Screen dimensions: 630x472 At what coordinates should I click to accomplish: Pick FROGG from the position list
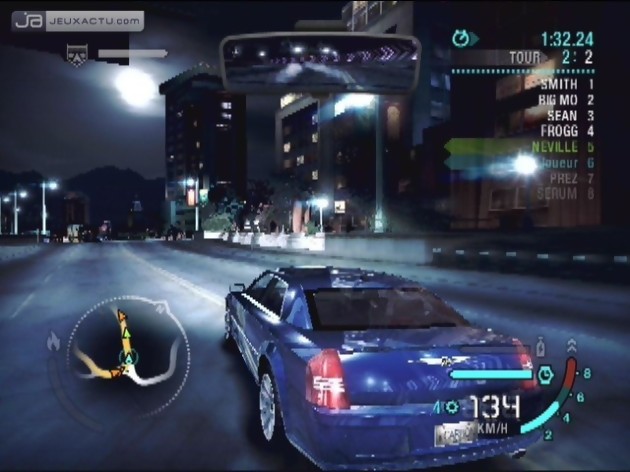pyautogui.click(x=561, y=130)
